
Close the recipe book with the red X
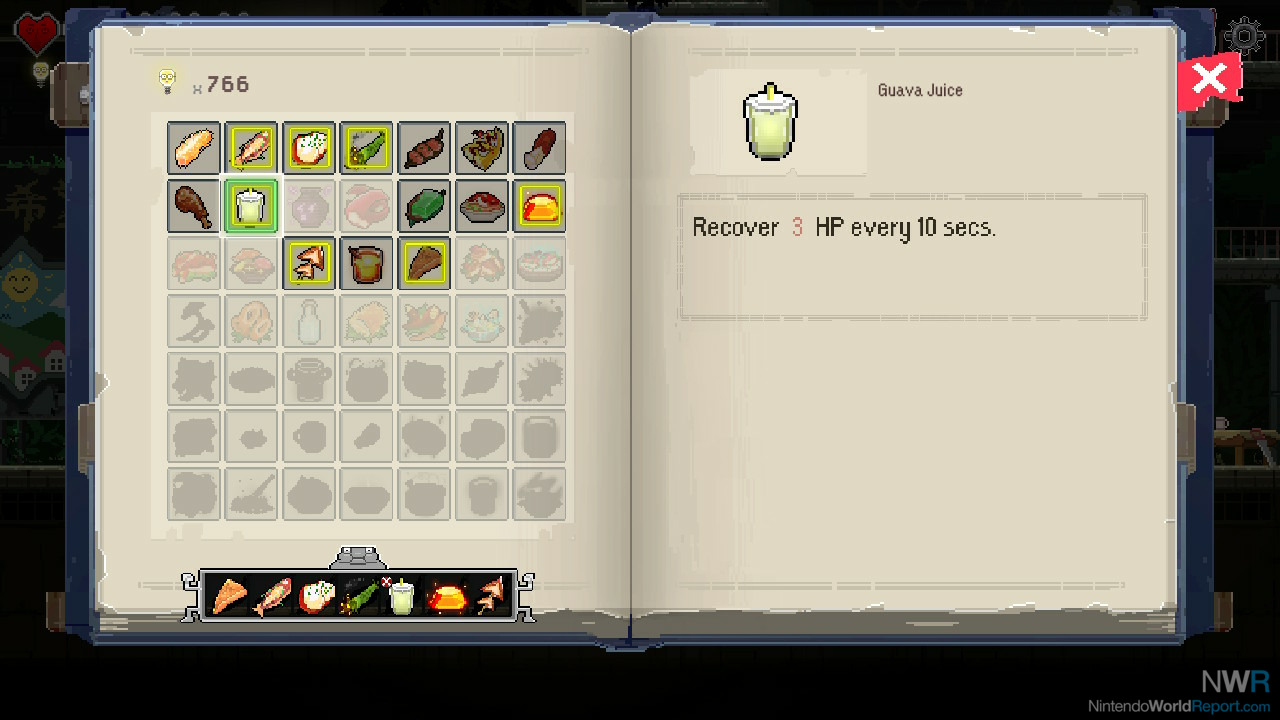(x=1209, y=80)
